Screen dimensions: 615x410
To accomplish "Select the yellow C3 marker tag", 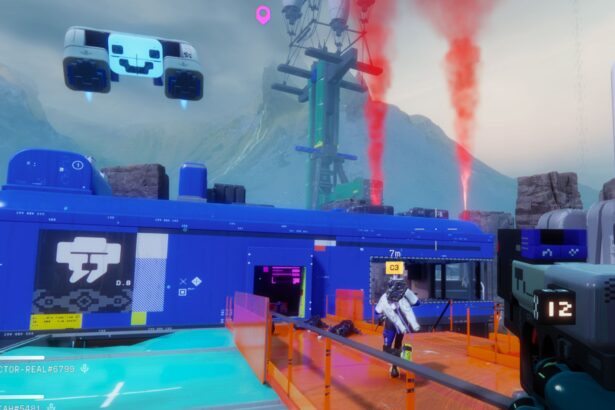I will point(394,268).
